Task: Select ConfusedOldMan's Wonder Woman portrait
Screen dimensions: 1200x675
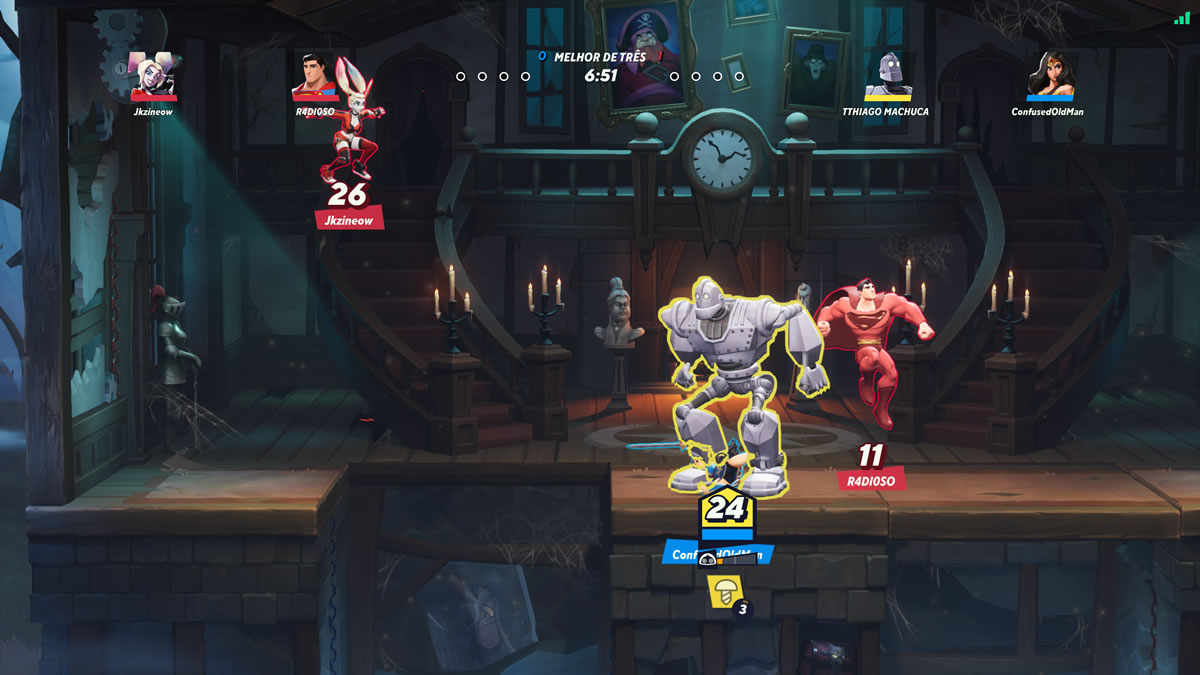Action: pyautogui.click(x=1048, y=75)
